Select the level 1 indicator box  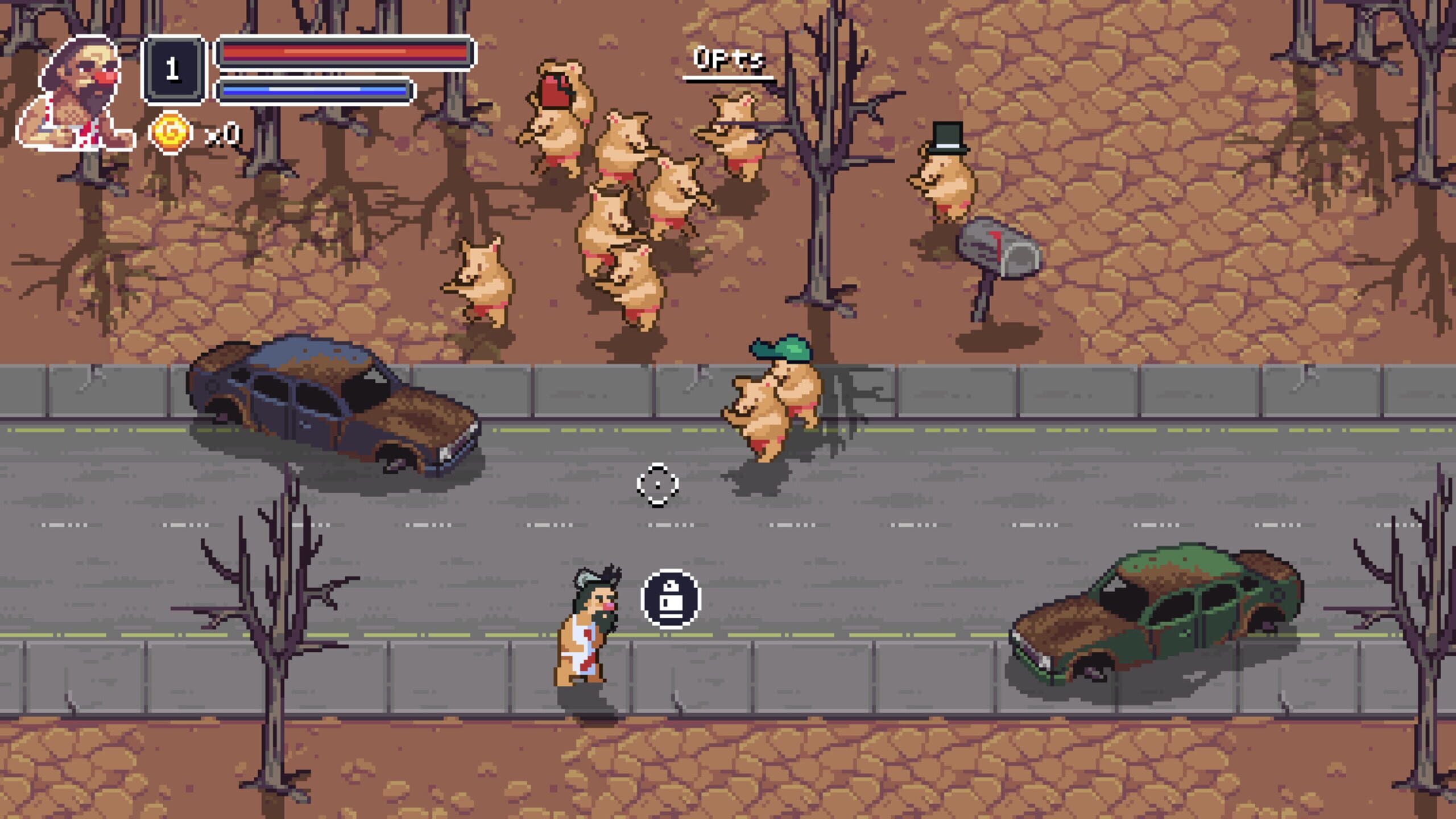point(173,71)
